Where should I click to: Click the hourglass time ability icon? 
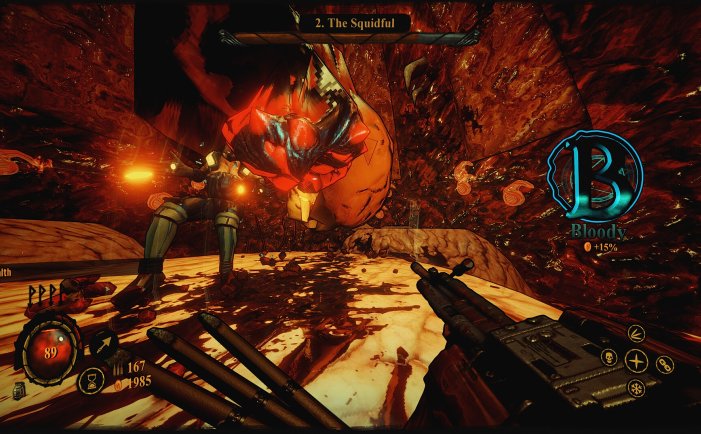[90, 381]
